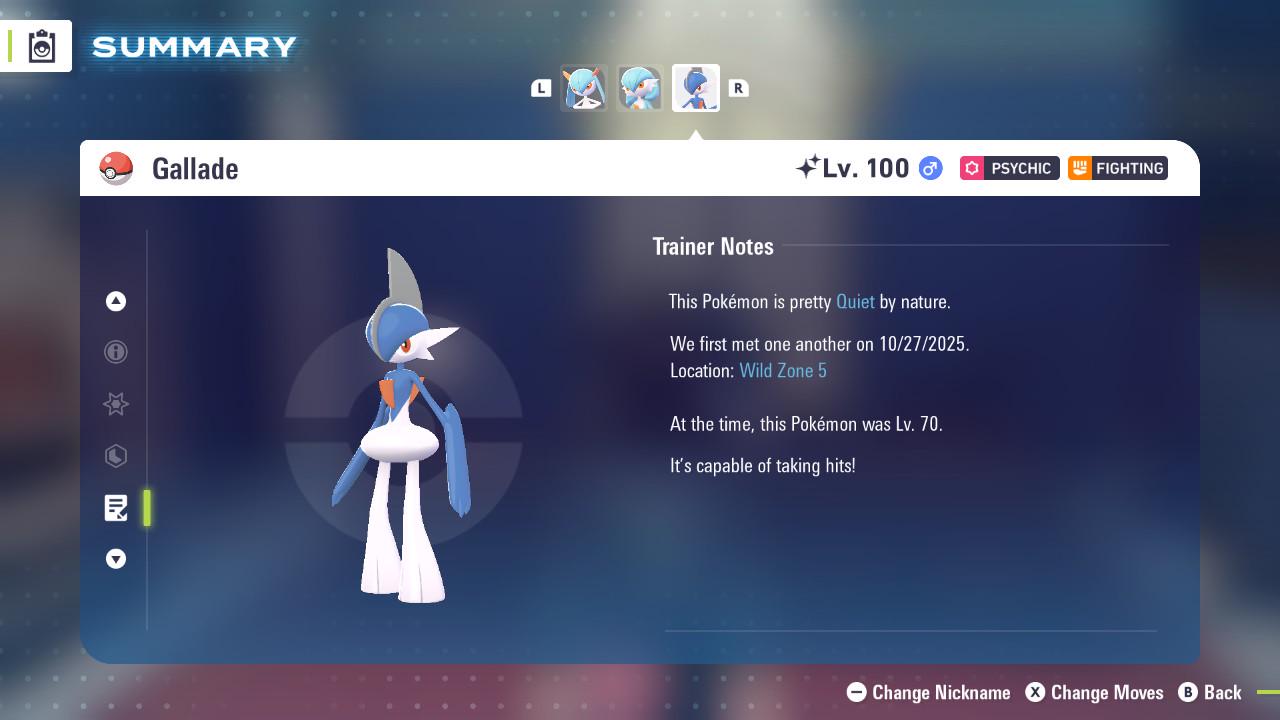This screenshot has width=1280, height=720.
Task: Switch to the next Pokémon using R
Action: coord(739,88)
